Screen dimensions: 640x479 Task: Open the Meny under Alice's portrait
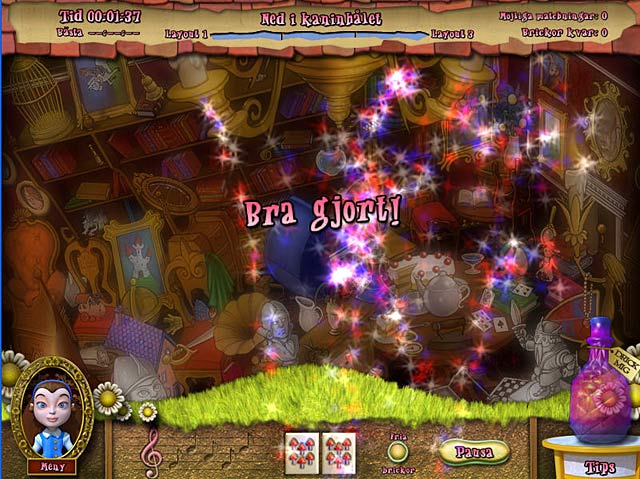click(x=51, y=465)
